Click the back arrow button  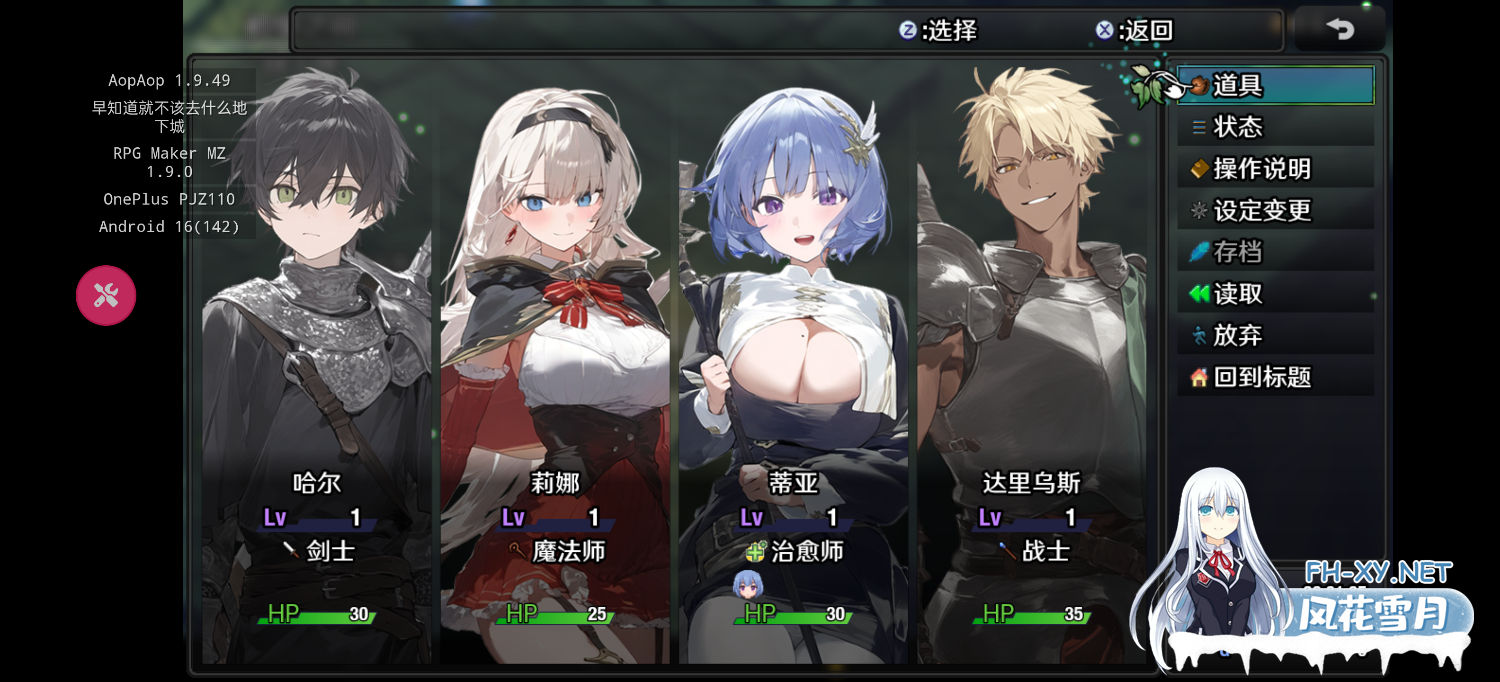click(x=1340, y=29)
